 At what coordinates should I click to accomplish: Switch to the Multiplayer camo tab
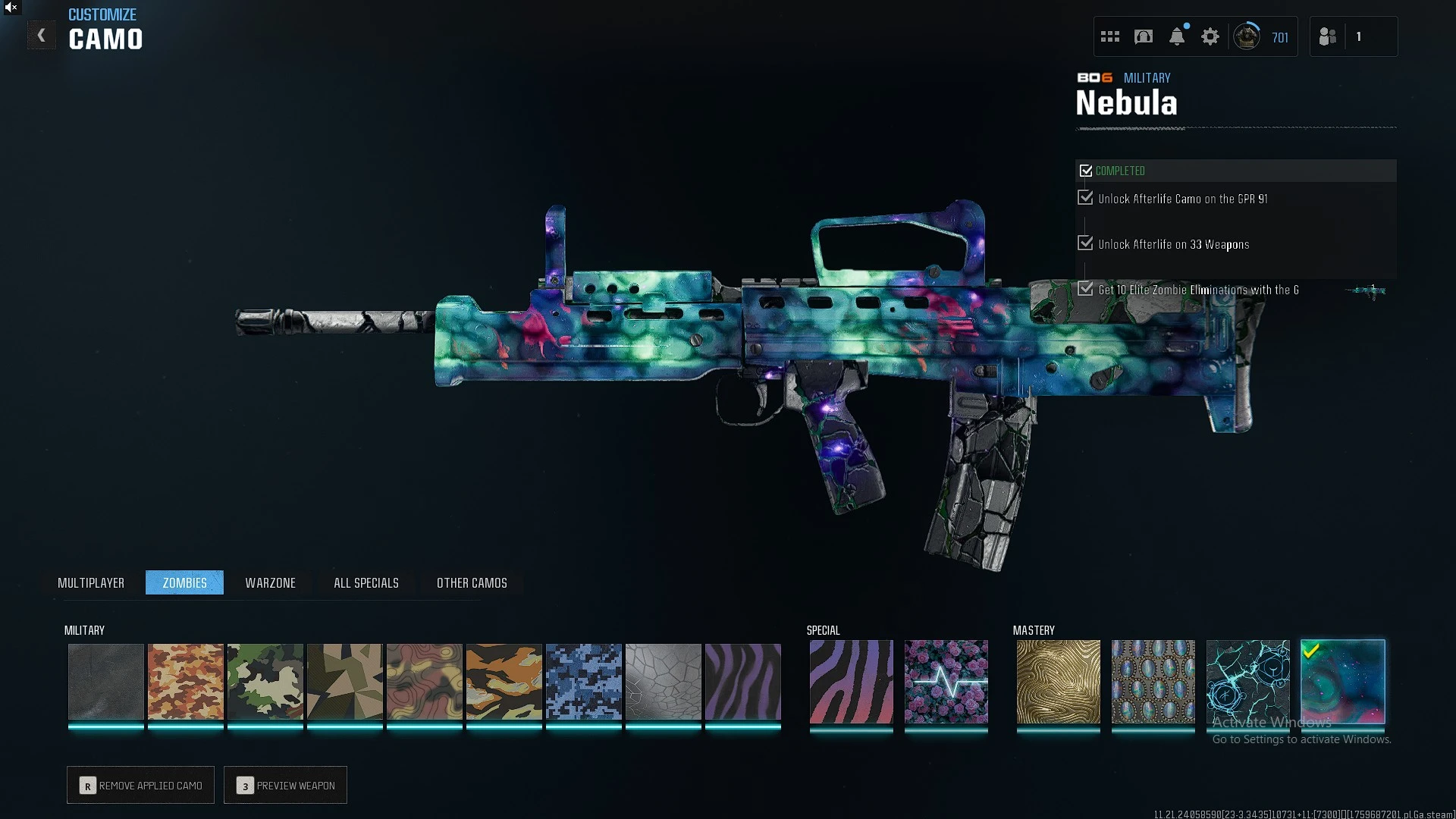pyautogui.click(x=91, y=582)
